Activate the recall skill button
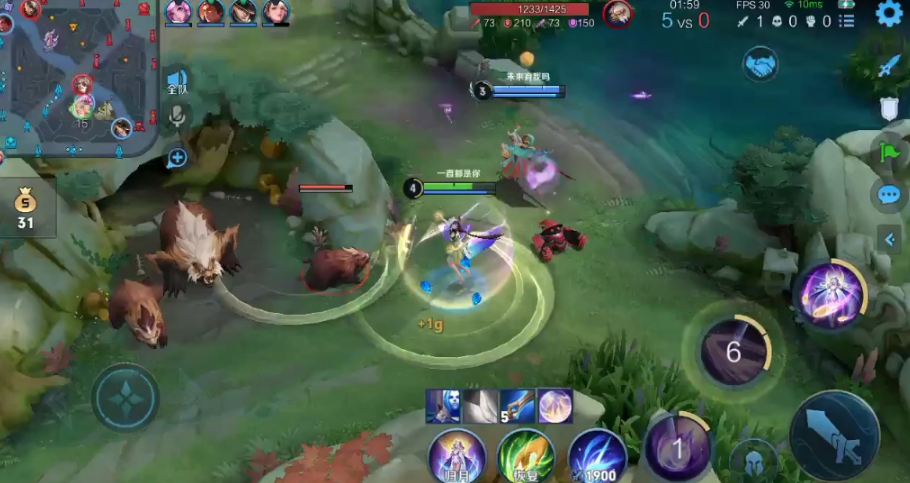The image size is (910, 483). pos(457,457)
